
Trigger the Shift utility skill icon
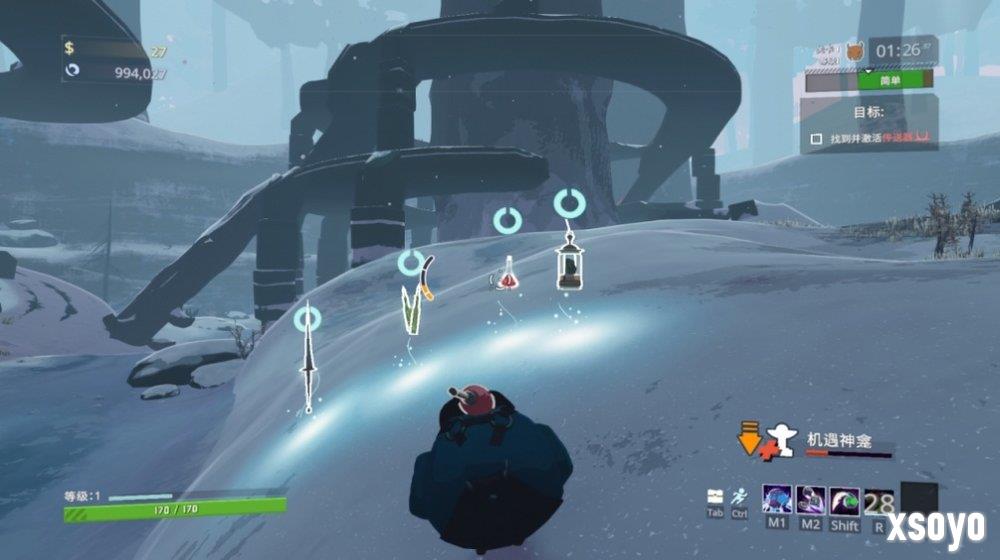point(845,500)
